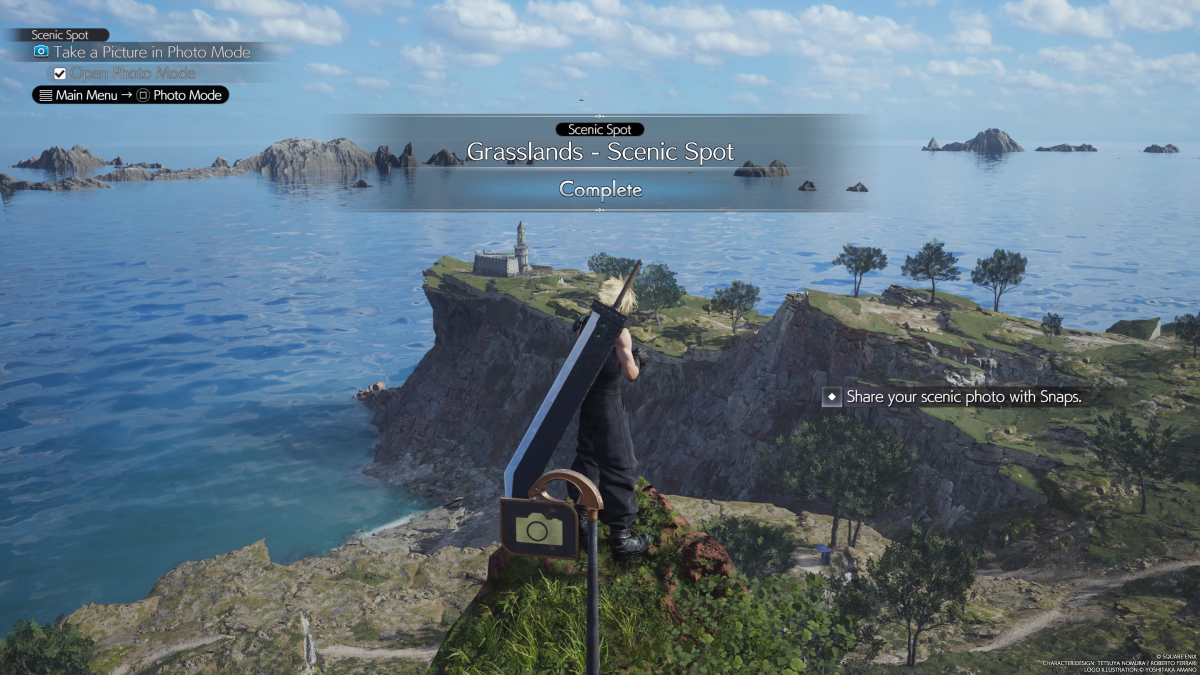The height and width of the screenshot is (675, 1200).
Task: Open the Scenic Spot quest tracker label
Action: tap(60, 35)
